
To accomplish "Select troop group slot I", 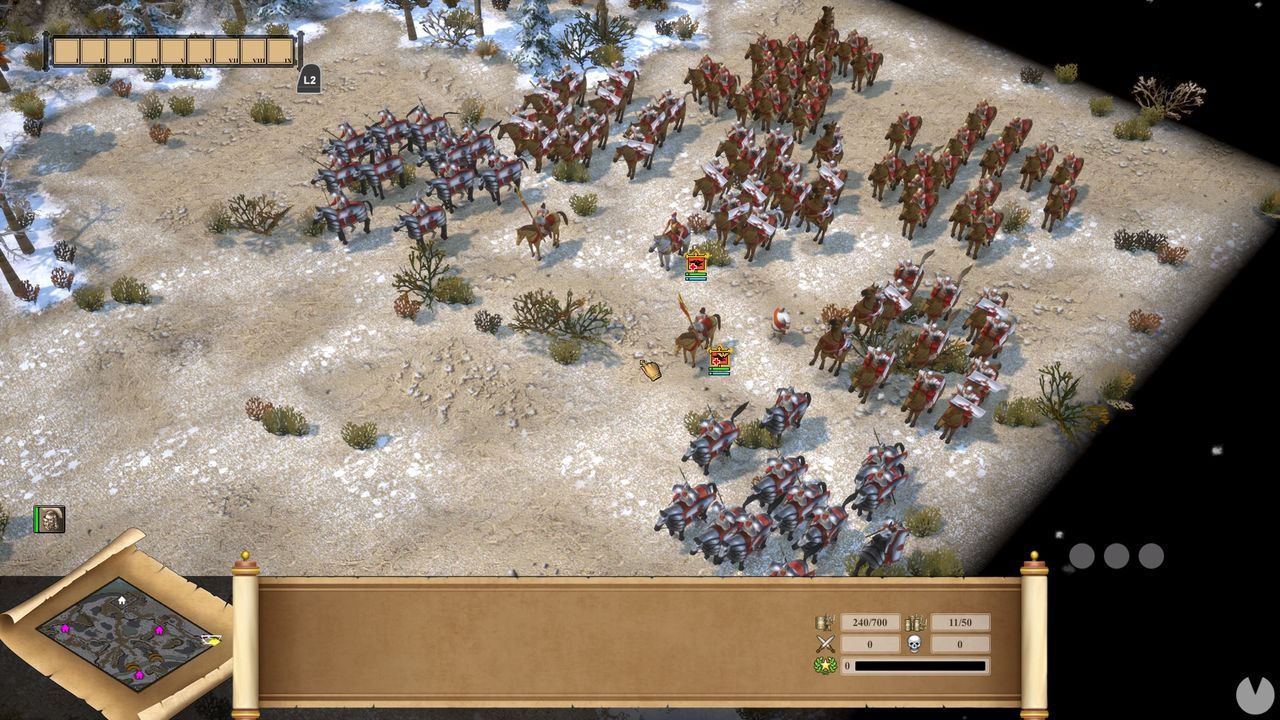I will coord(67,50).
